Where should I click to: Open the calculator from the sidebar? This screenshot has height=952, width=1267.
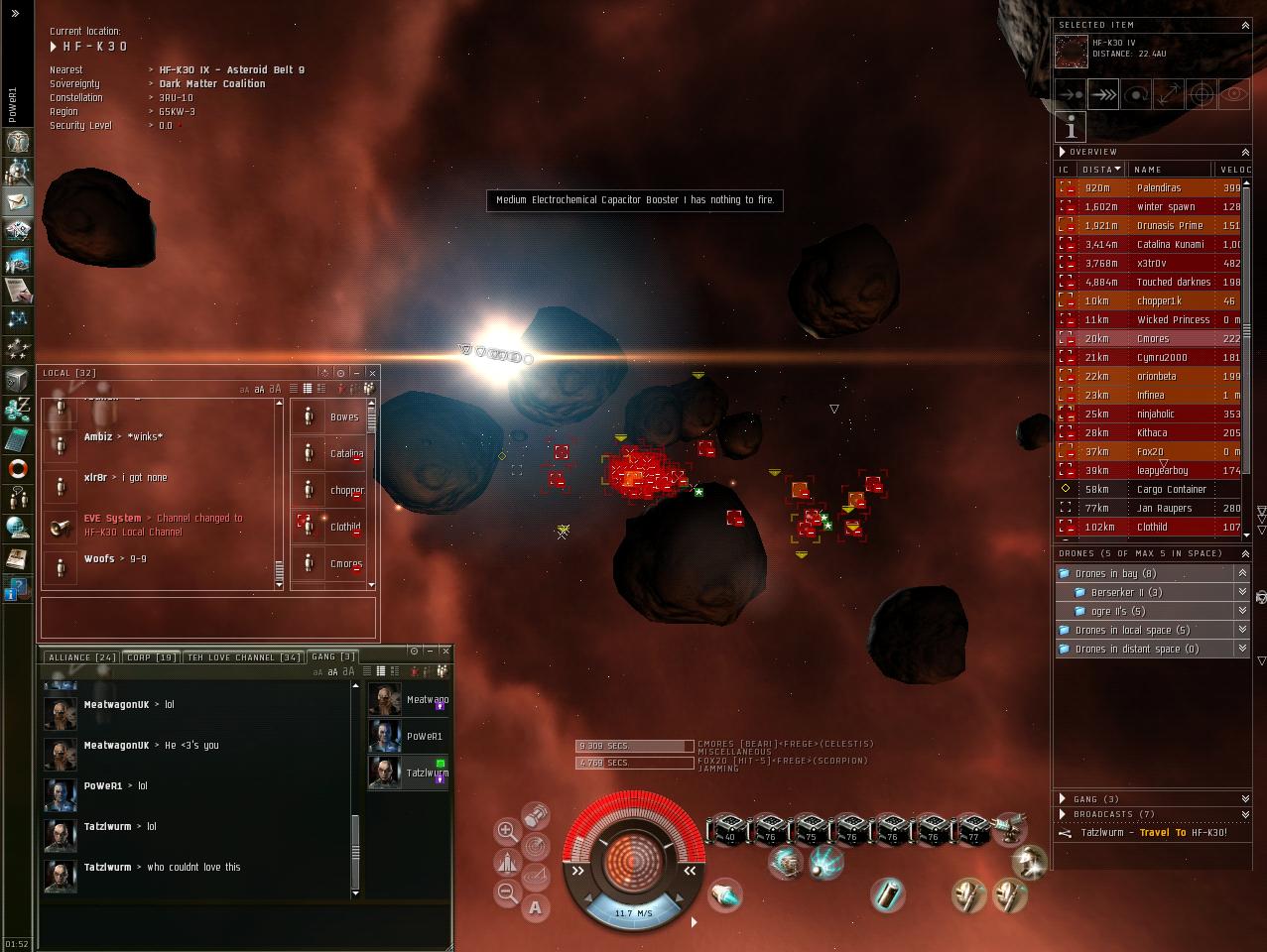pos(18,439)
